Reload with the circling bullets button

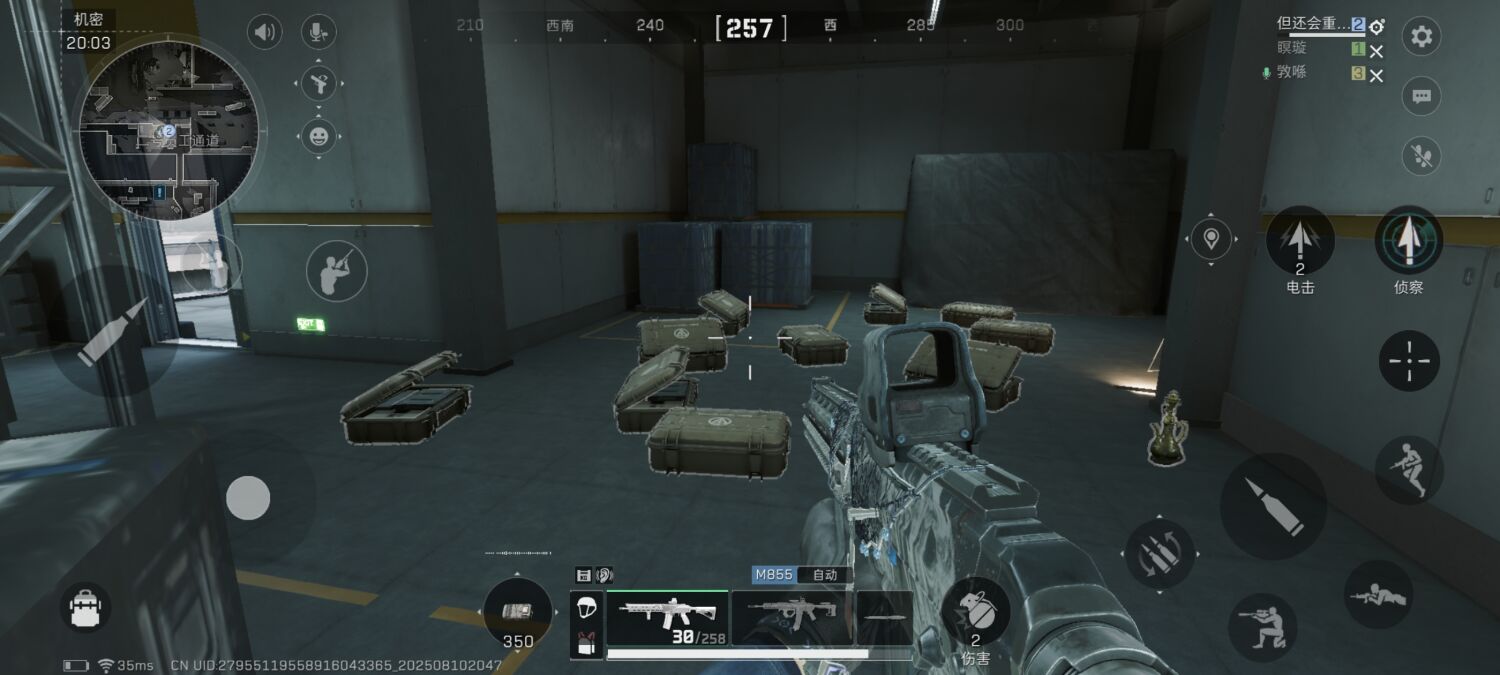point(1159,552)
